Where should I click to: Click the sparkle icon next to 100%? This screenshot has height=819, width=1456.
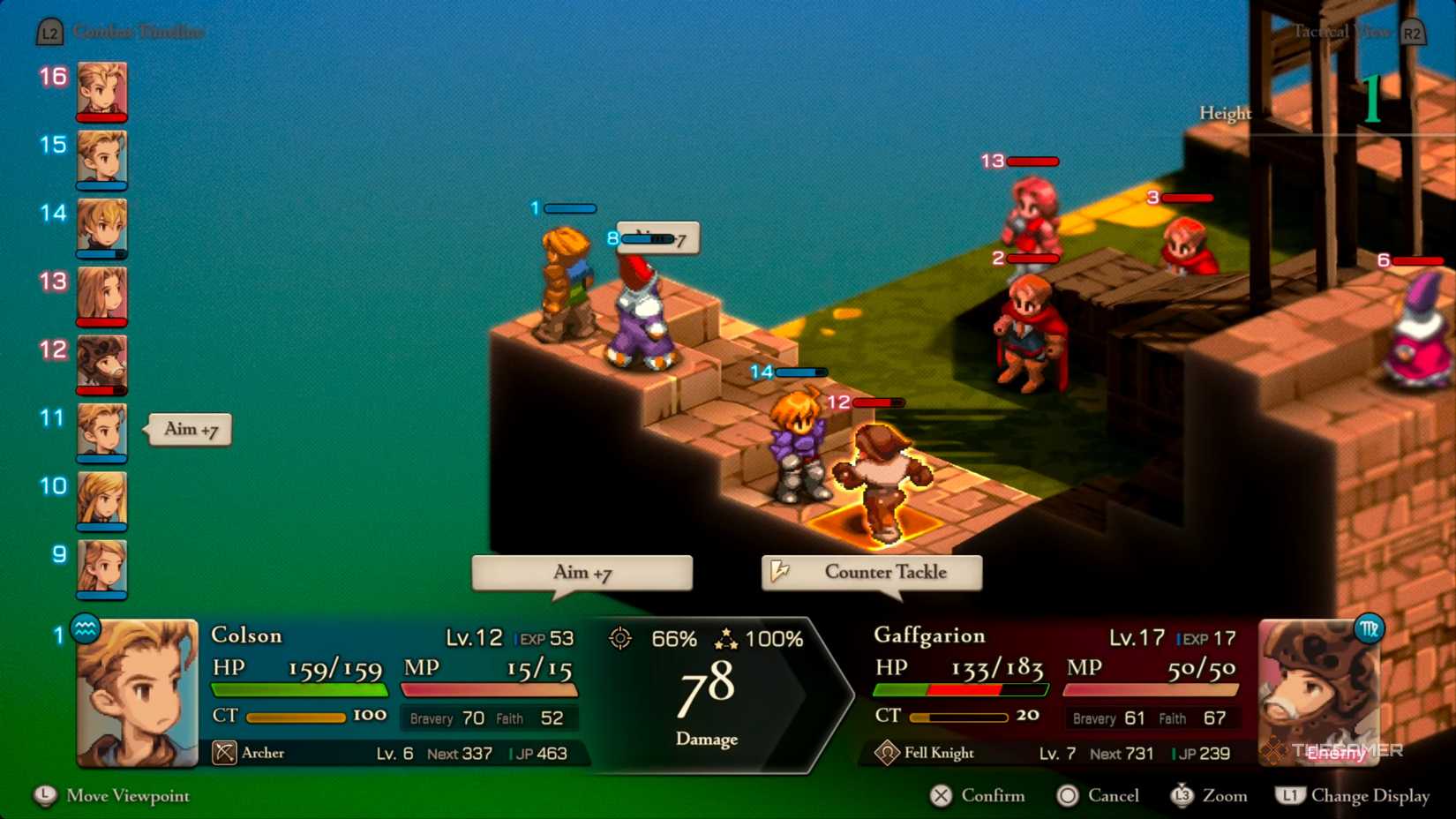725,637
